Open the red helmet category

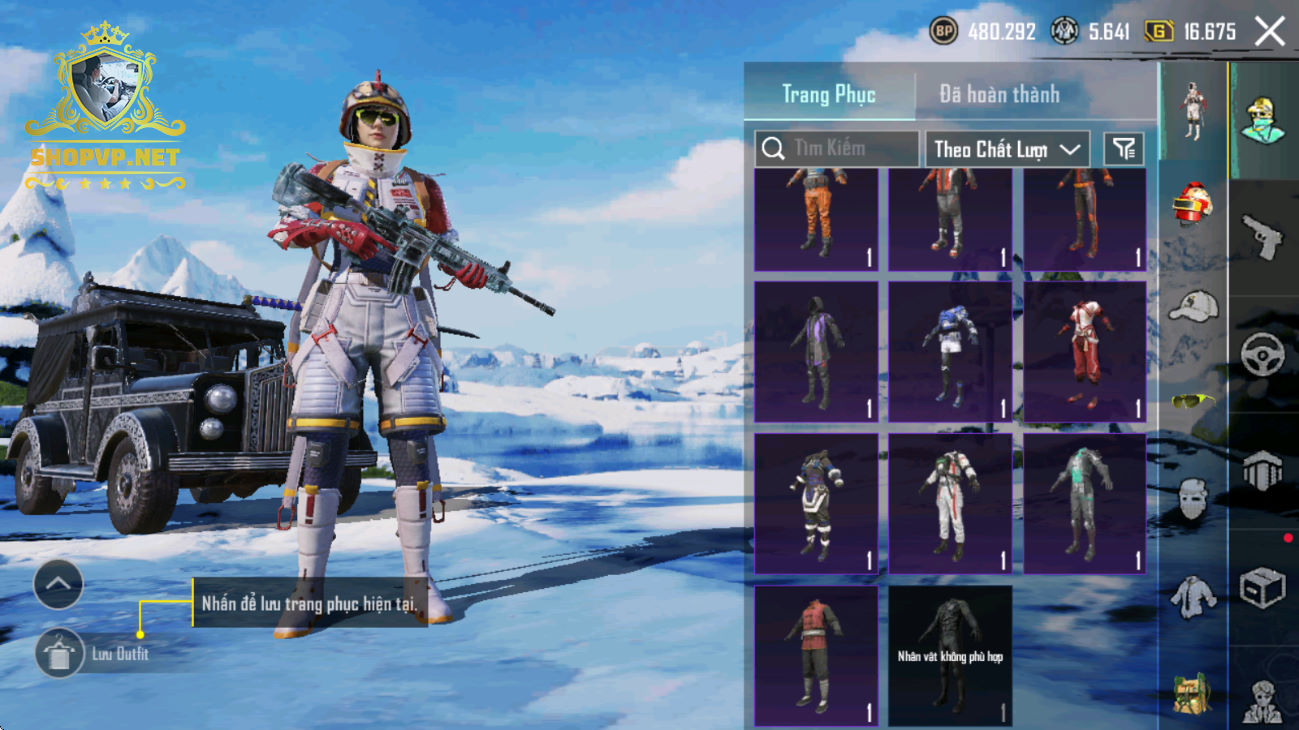point(1193,205)
